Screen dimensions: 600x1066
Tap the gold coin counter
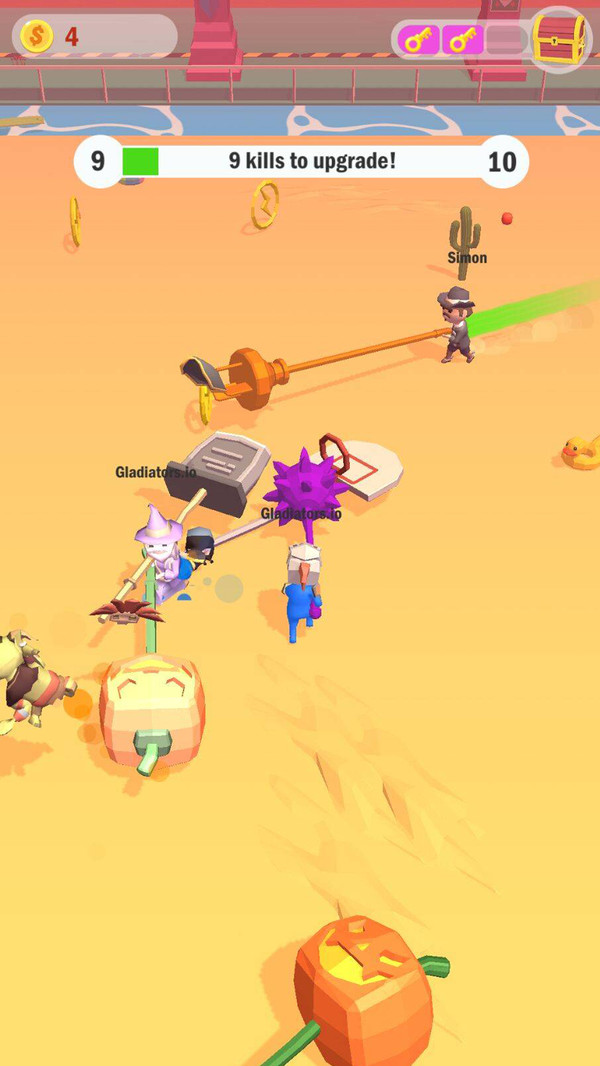tap(94, 37)
